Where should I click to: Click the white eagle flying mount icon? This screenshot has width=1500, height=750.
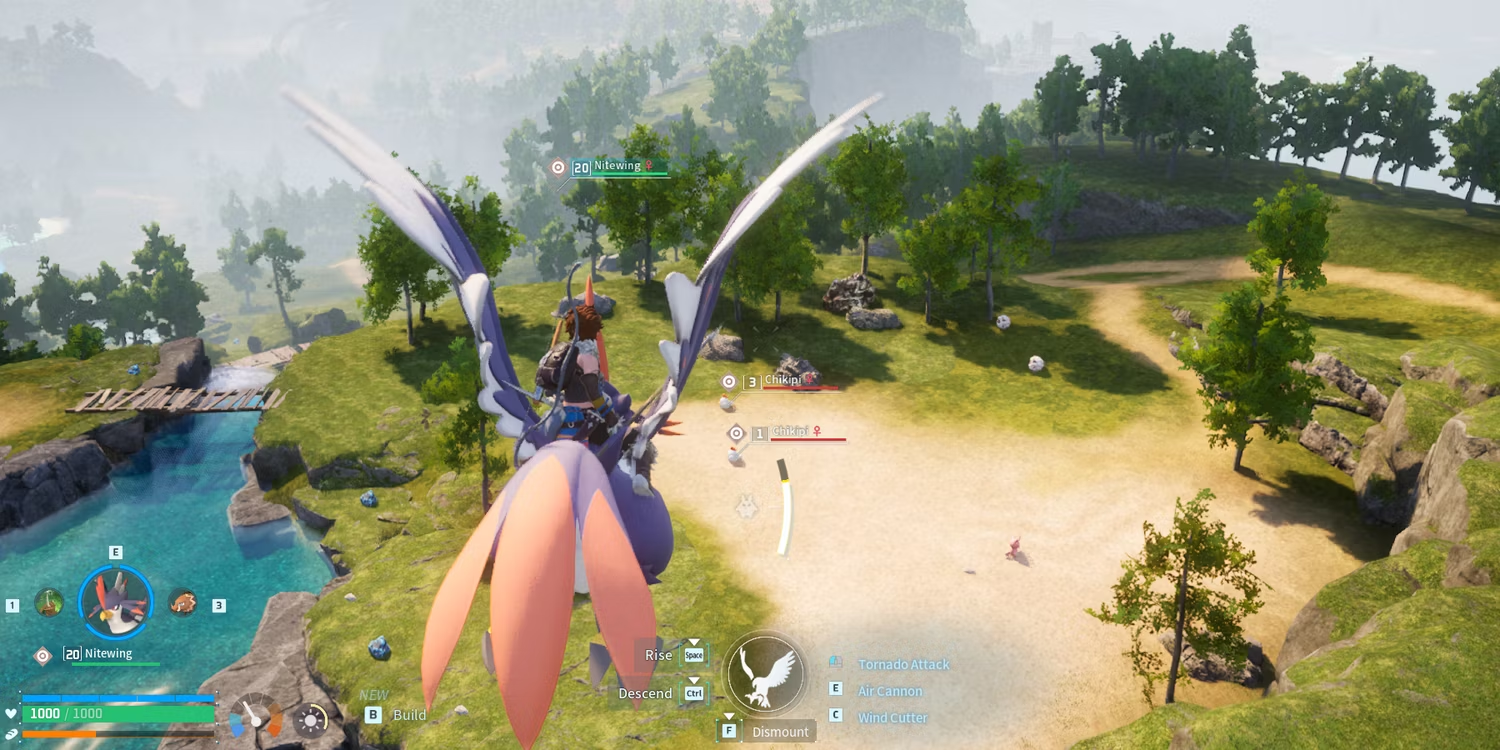point(765,673)
